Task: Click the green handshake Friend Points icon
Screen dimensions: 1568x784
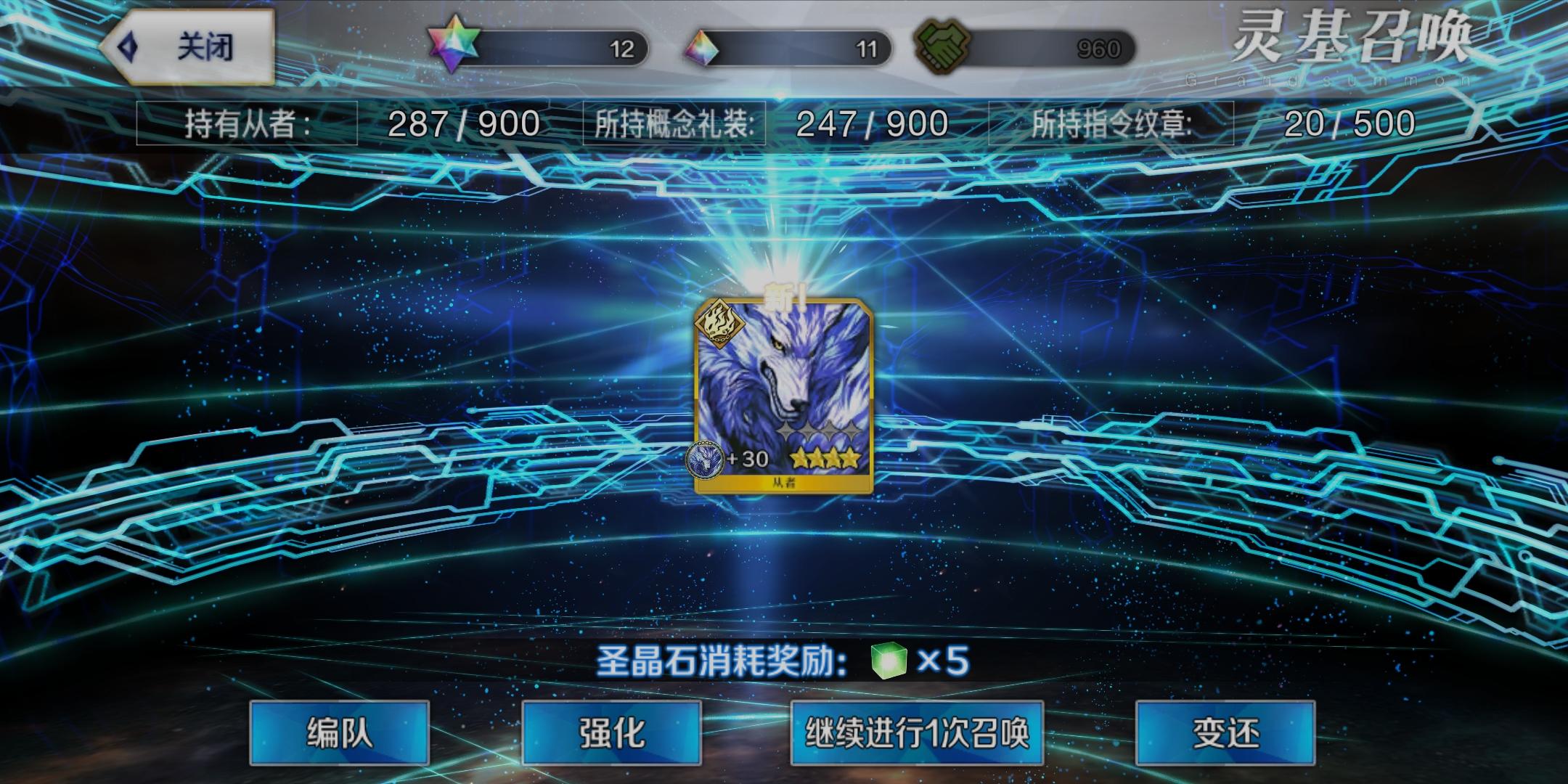Action: pyautogui.click(x=944, y=45)
